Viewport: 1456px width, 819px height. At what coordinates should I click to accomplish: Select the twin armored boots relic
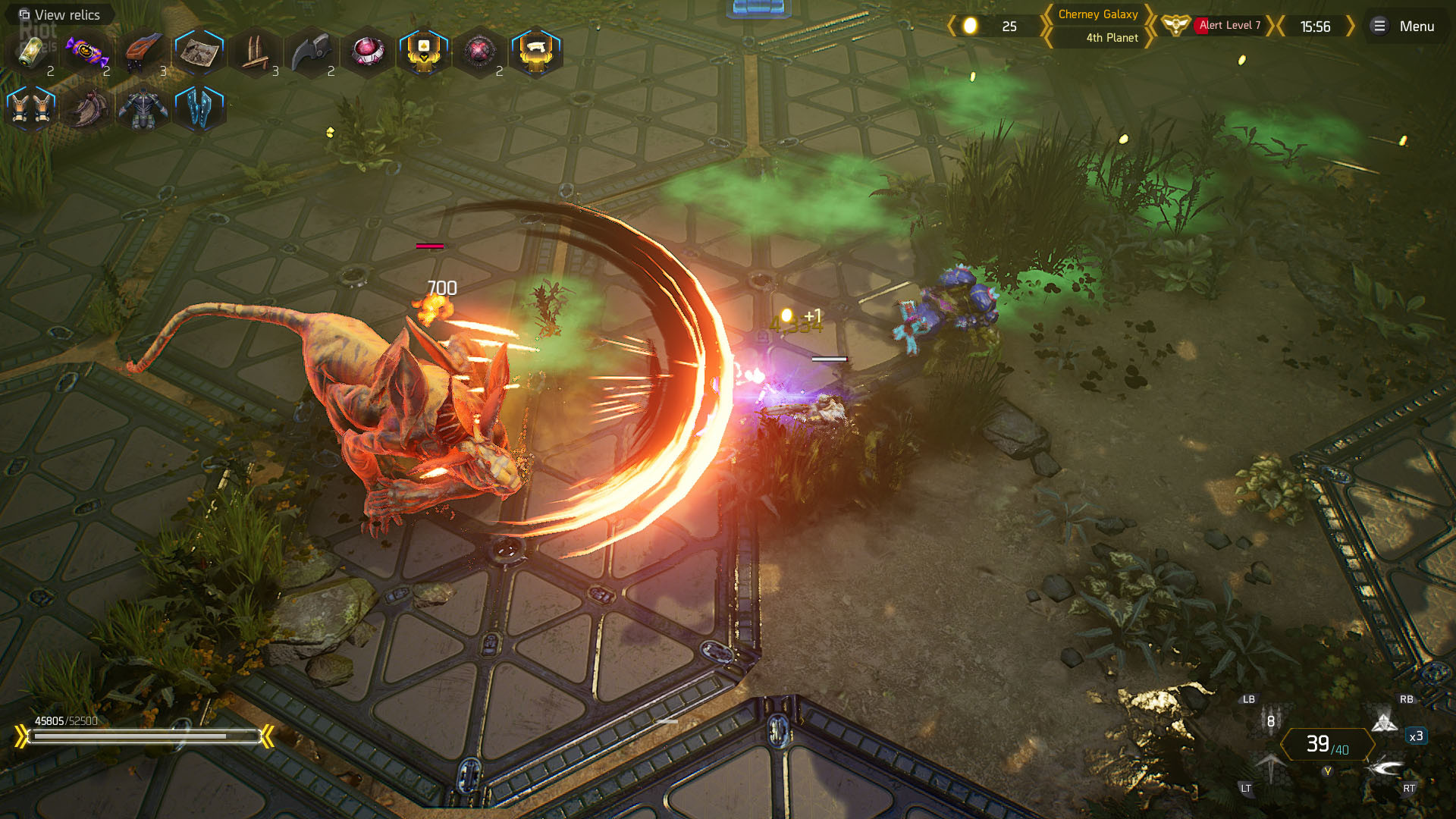pyautogui.click(x=31, y=108)
